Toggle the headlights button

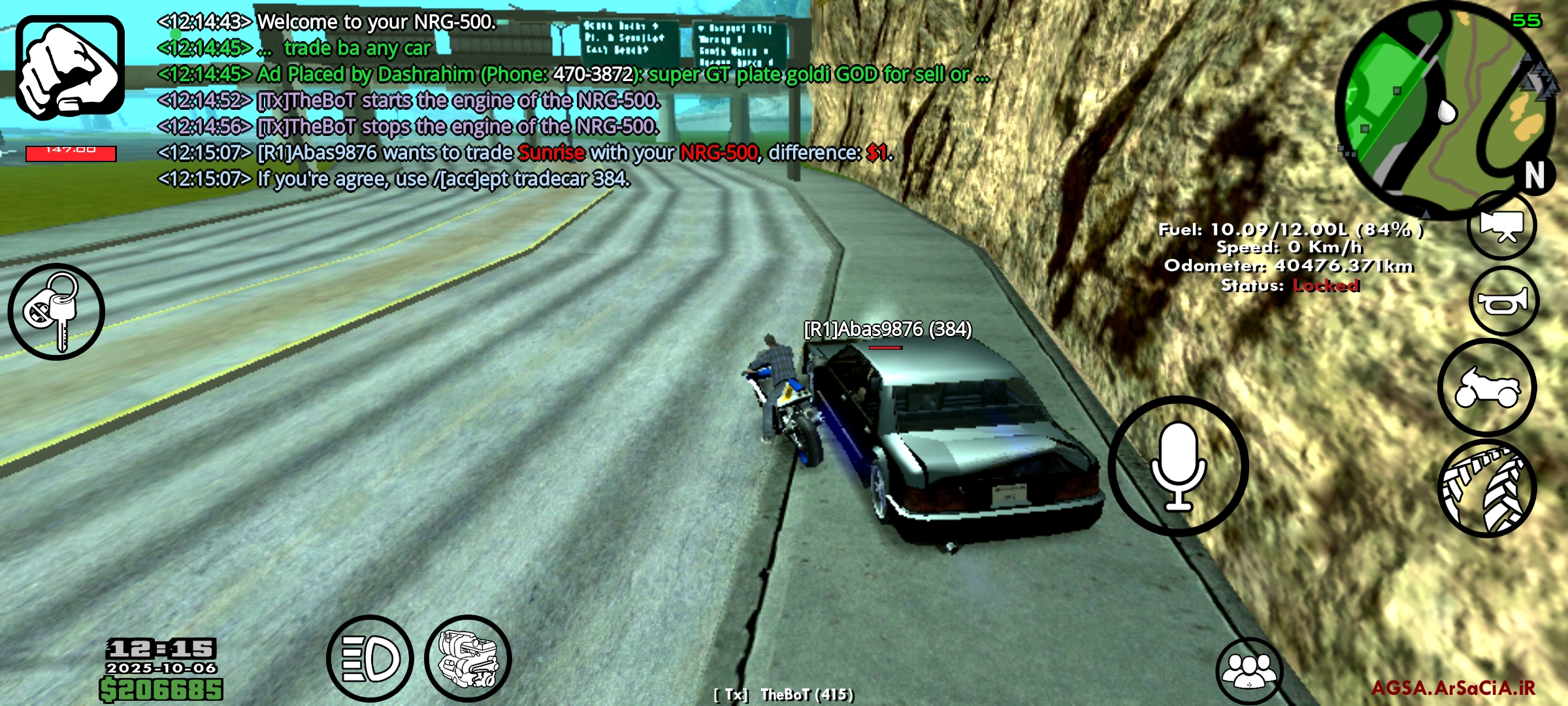tap(370, 658)
